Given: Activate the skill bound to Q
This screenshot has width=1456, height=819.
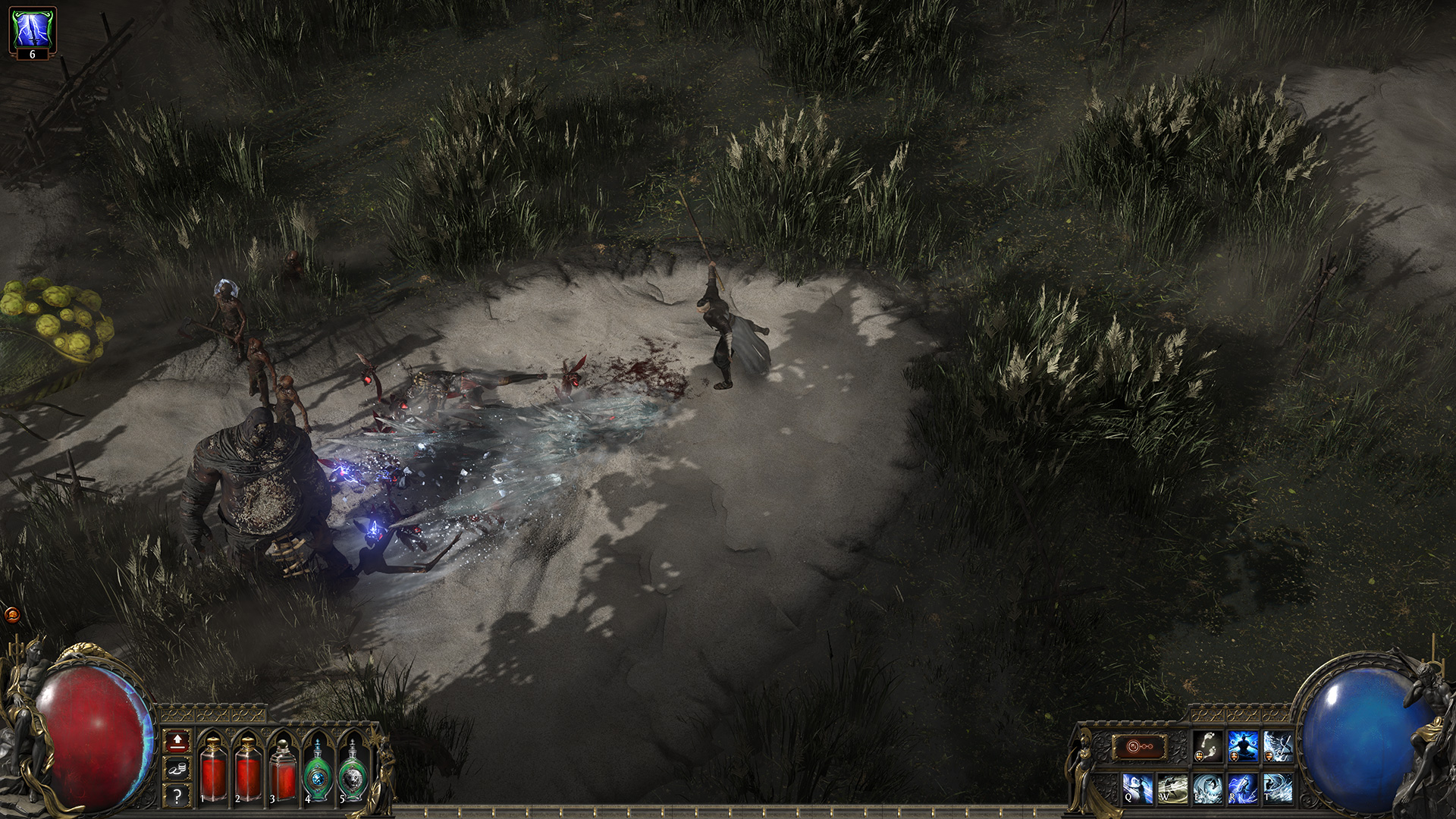Looking at the screenshot, I should coord(1137,789).
